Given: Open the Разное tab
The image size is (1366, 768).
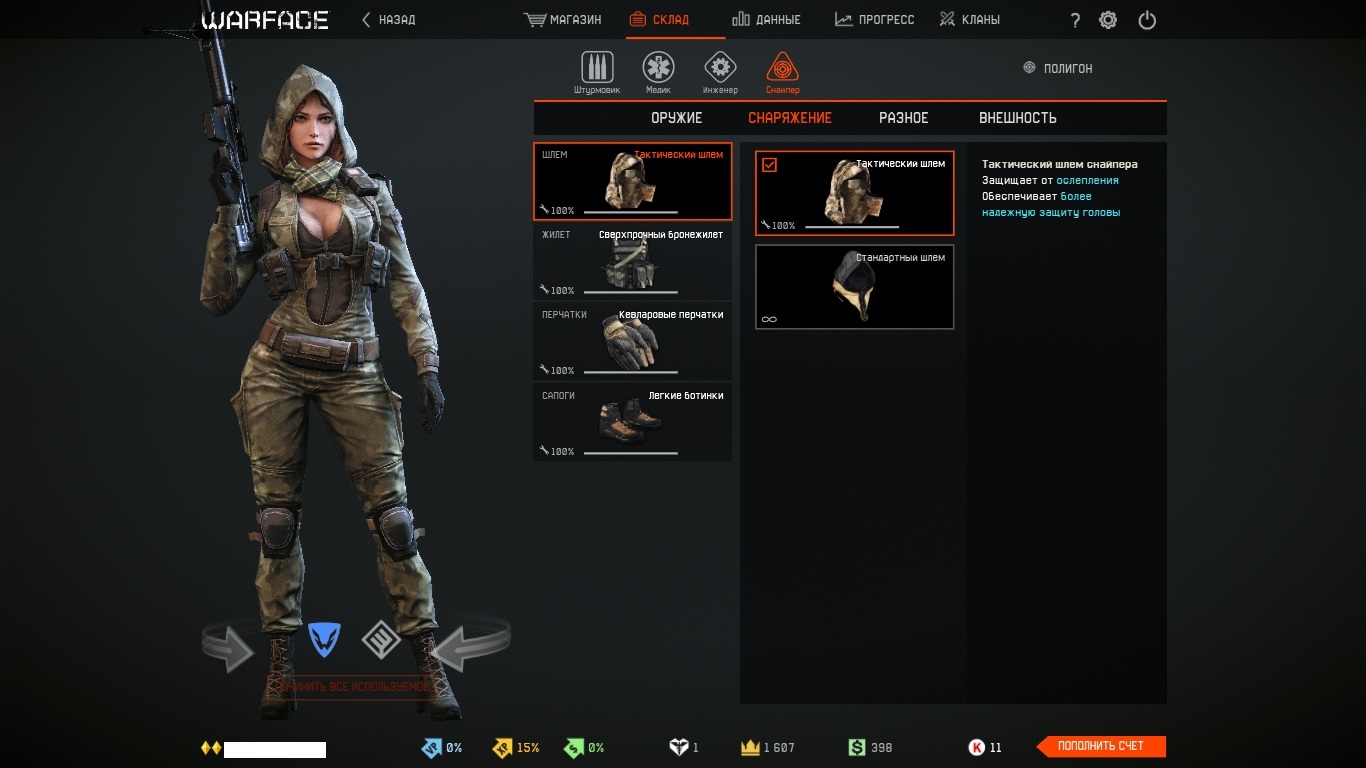Looking at the screenshot, I should [x=903, y=118].
